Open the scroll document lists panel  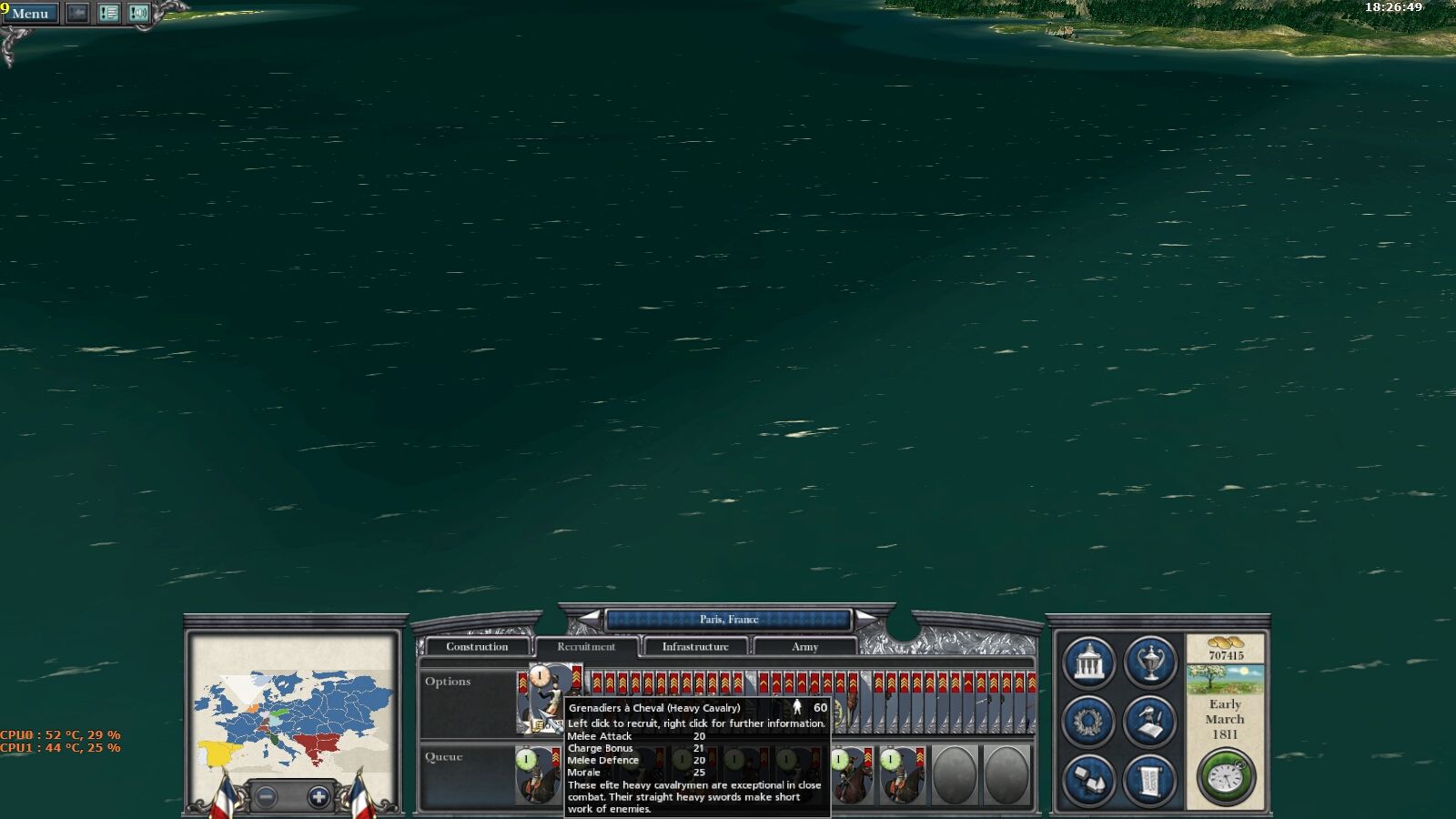1150,780
